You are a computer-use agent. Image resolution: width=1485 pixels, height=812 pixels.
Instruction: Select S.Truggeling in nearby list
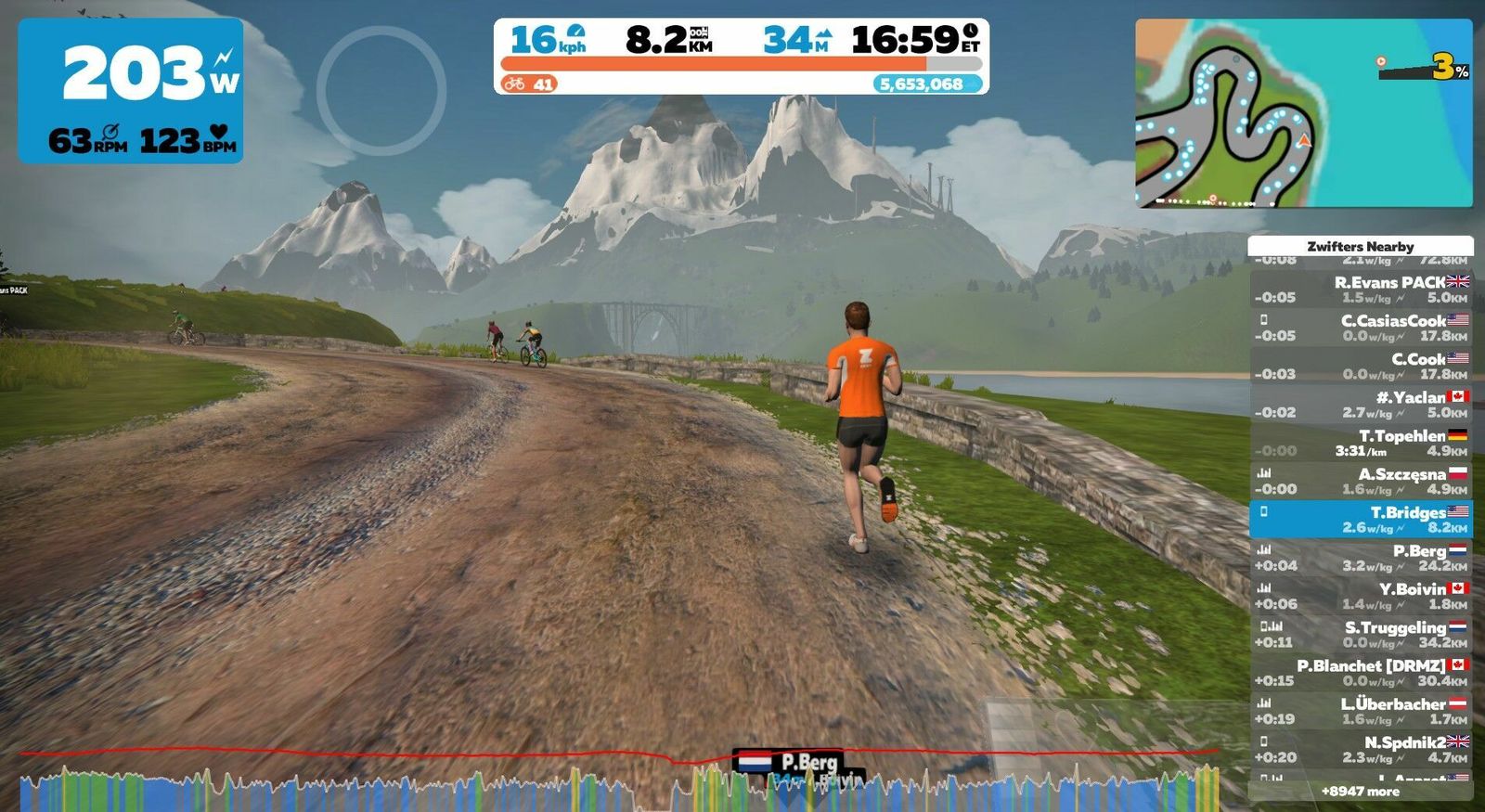(1361, 635)
